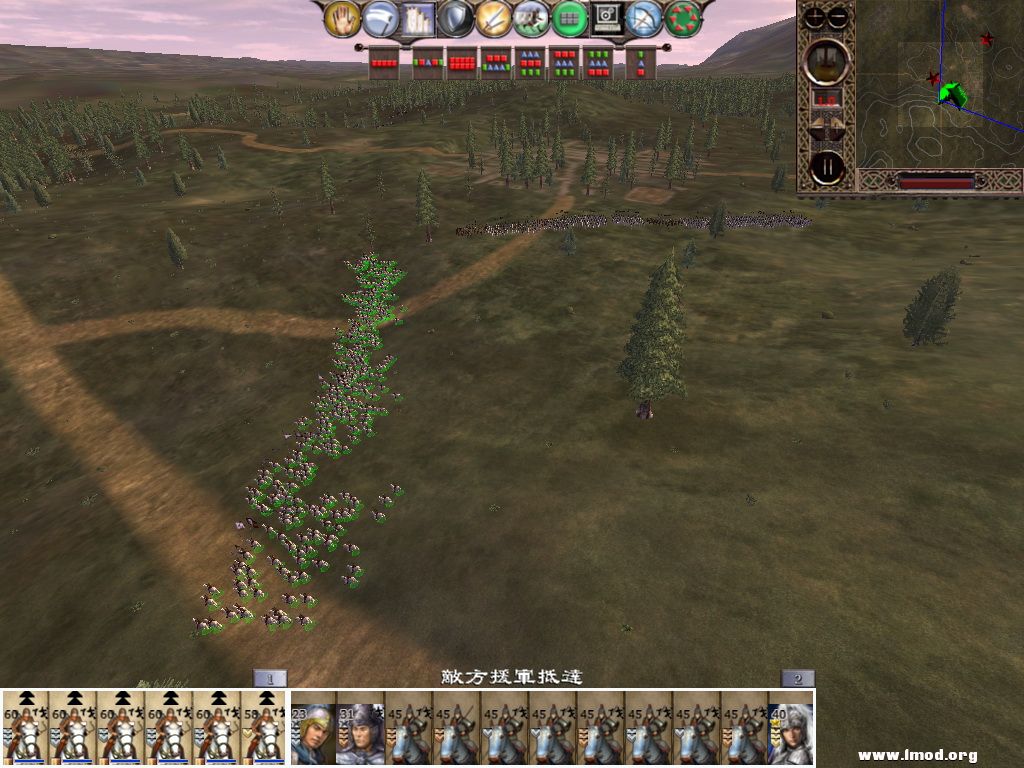This screenshot has height=768, width=1024.
Task: Select army group 2 tab
Action: (798, 678)
